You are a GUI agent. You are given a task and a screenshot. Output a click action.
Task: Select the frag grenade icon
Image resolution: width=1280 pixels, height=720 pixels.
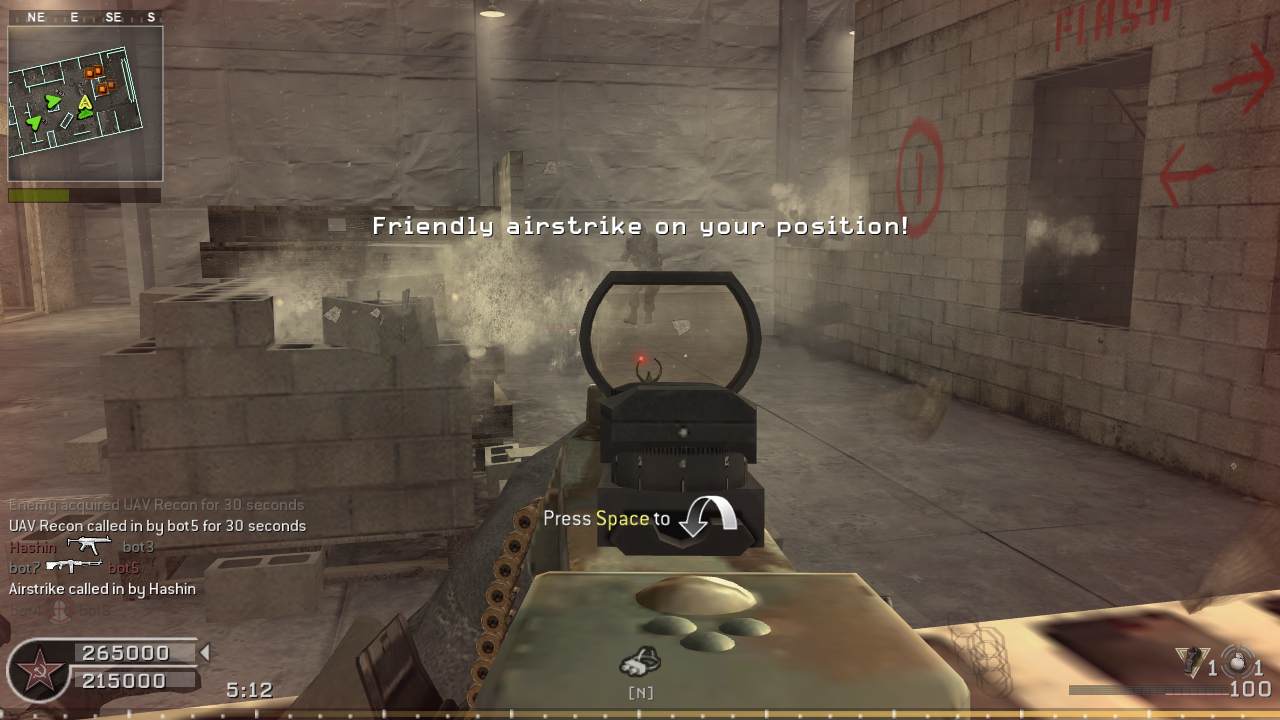(x=1238, y=661)
